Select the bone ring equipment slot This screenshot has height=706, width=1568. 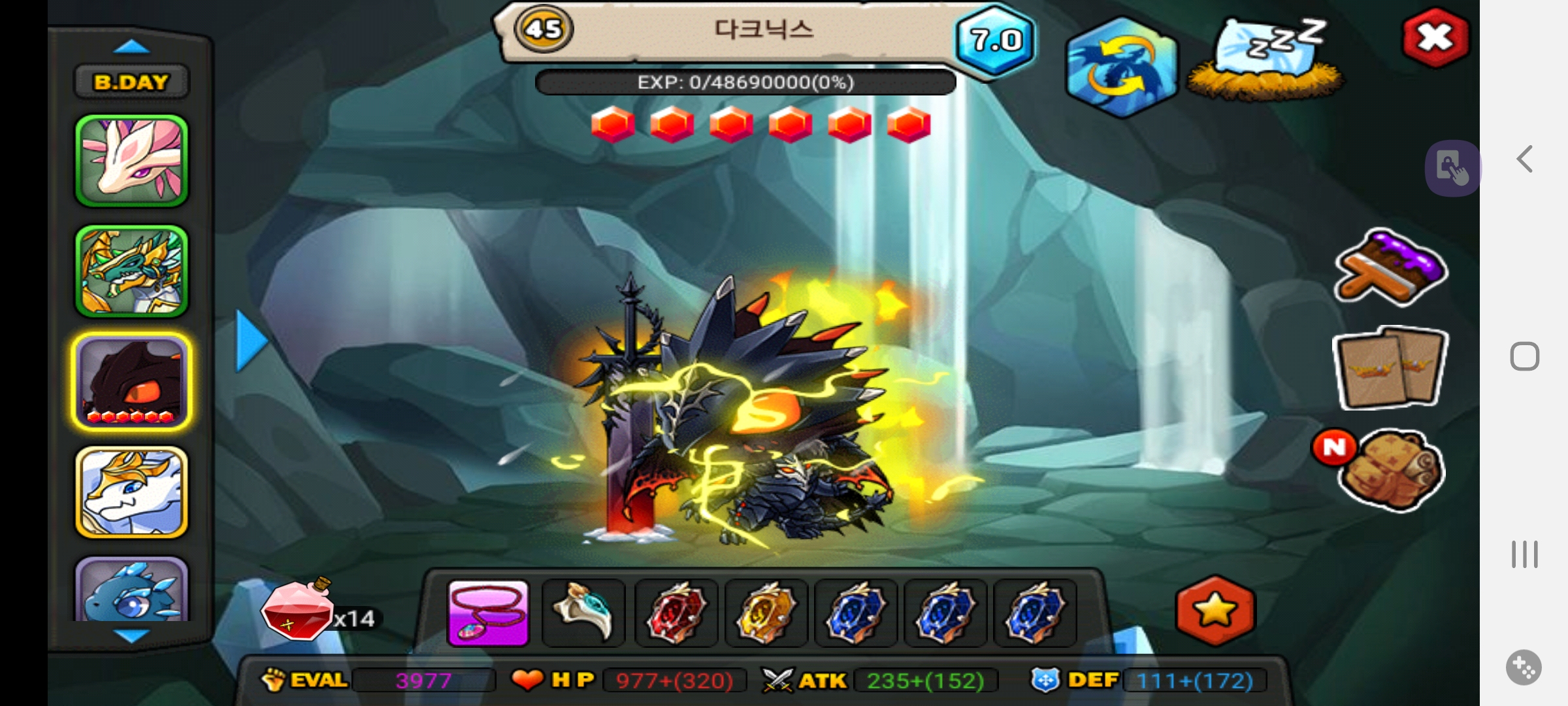[583, 613]
